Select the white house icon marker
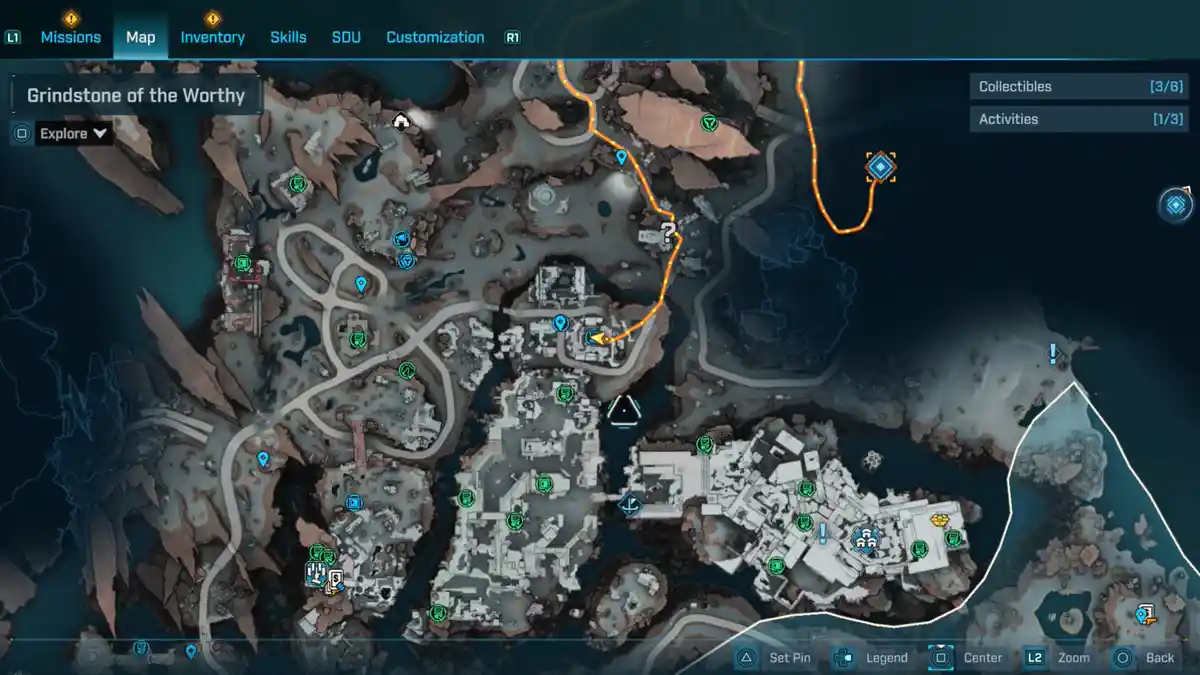Image resolution: width=1200 pixels, height=675 pixels. tap(401, 122)
